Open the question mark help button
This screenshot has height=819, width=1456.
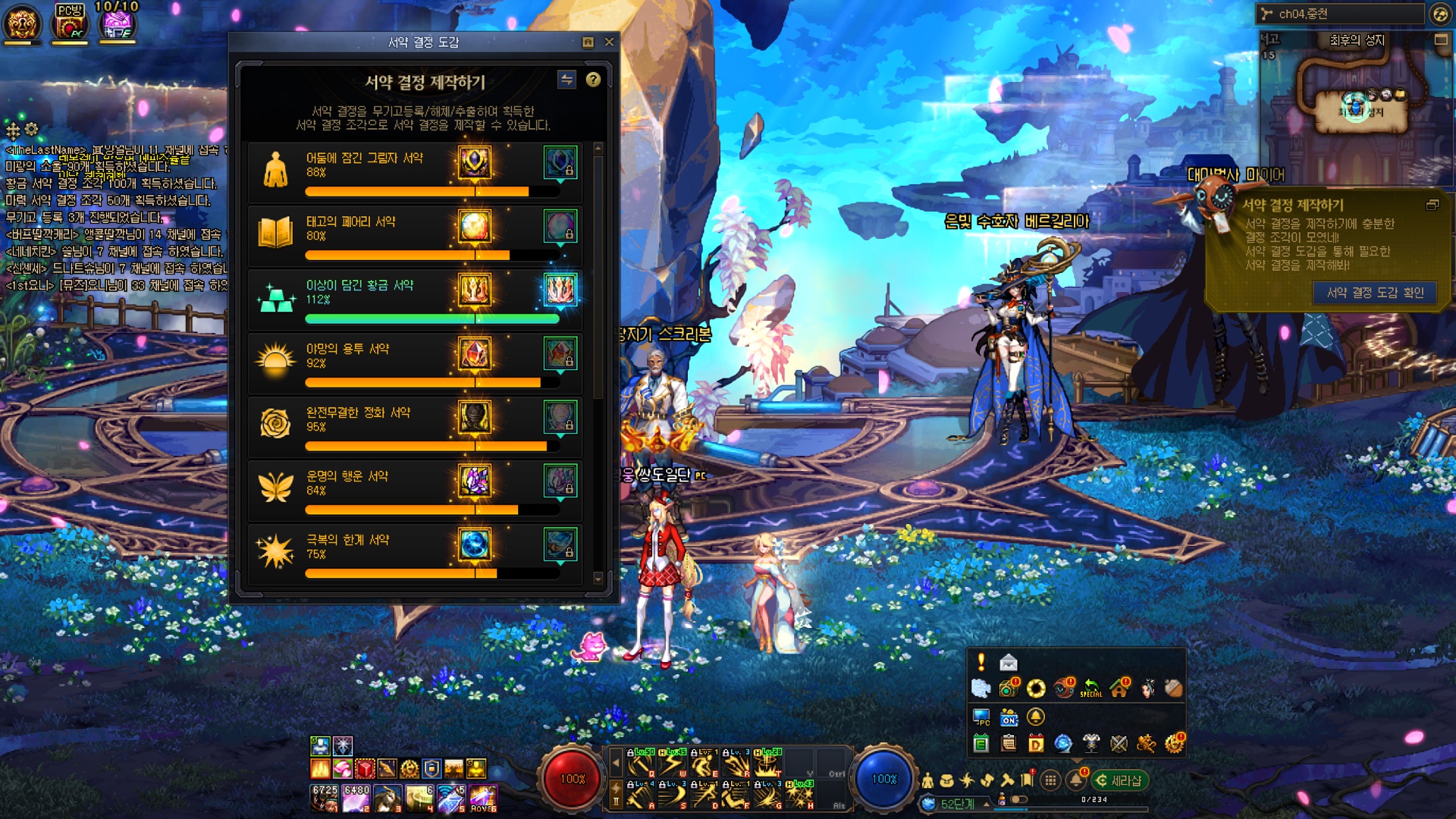click(593, 80)
